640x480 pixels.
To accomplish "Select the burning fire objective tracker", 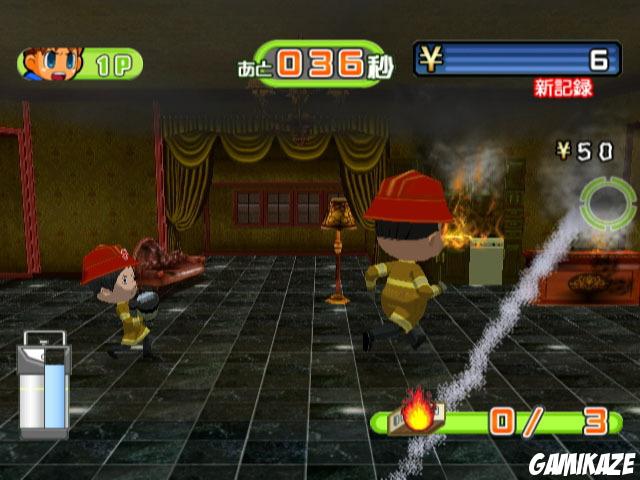I will [500, 422].
